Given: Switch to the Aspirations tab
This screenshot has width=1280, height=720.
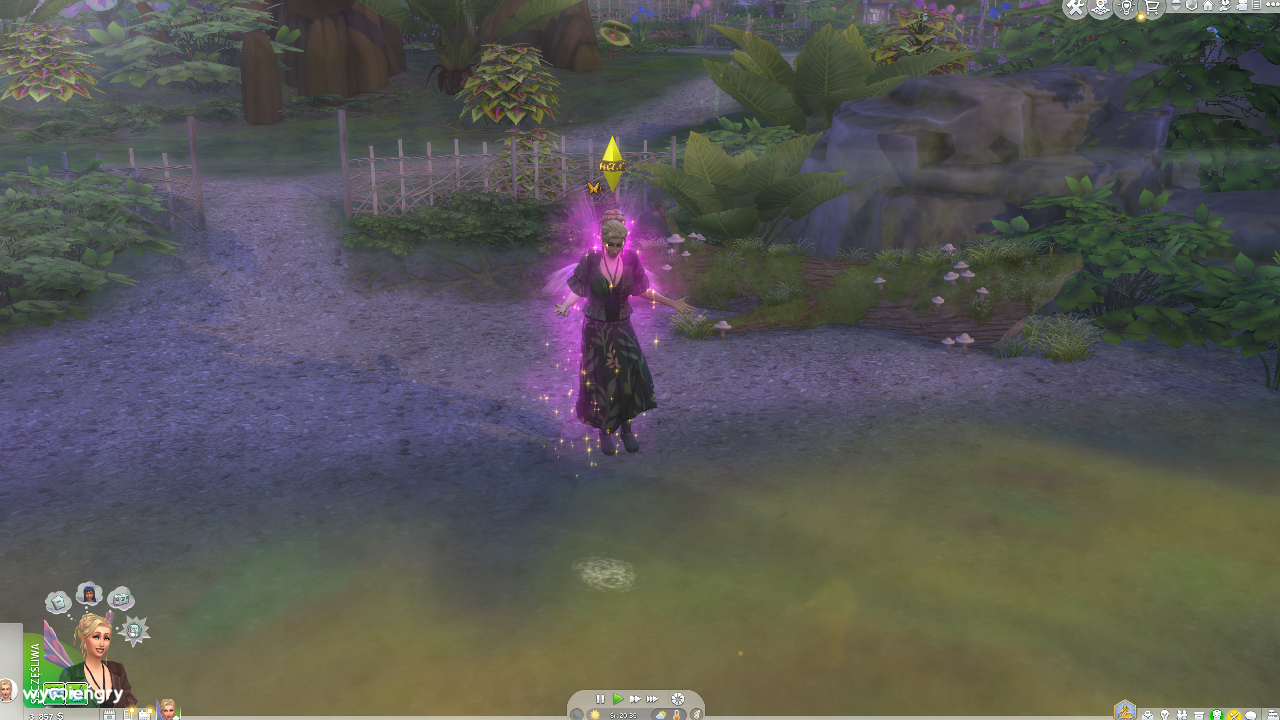Looking at the screenshot, I should tap(1165, 714).
